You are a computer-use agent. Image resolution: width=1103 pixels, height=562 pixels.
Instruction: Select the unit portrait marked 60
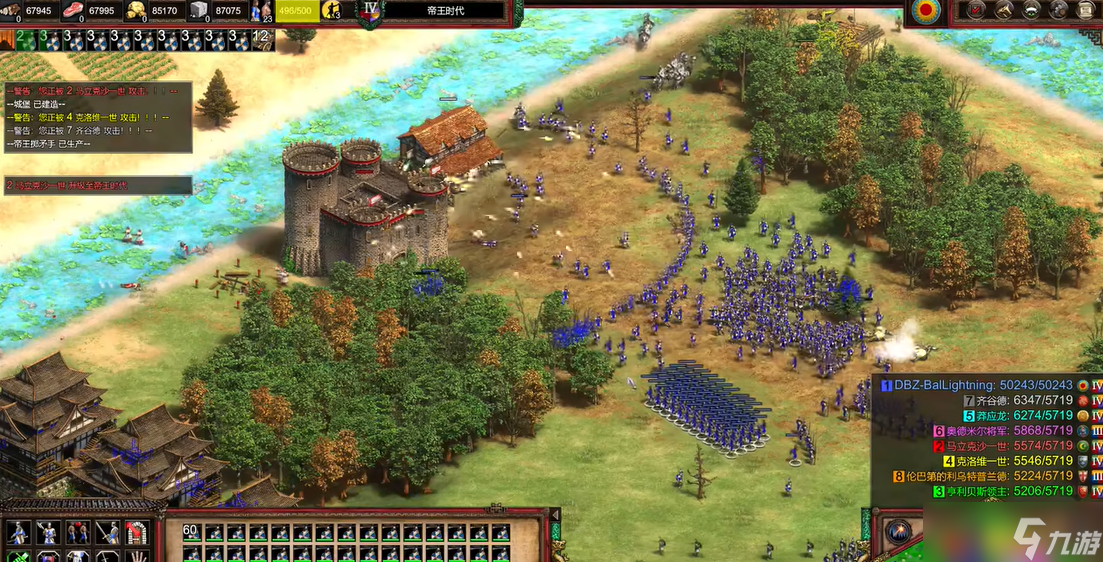[191, 533]
